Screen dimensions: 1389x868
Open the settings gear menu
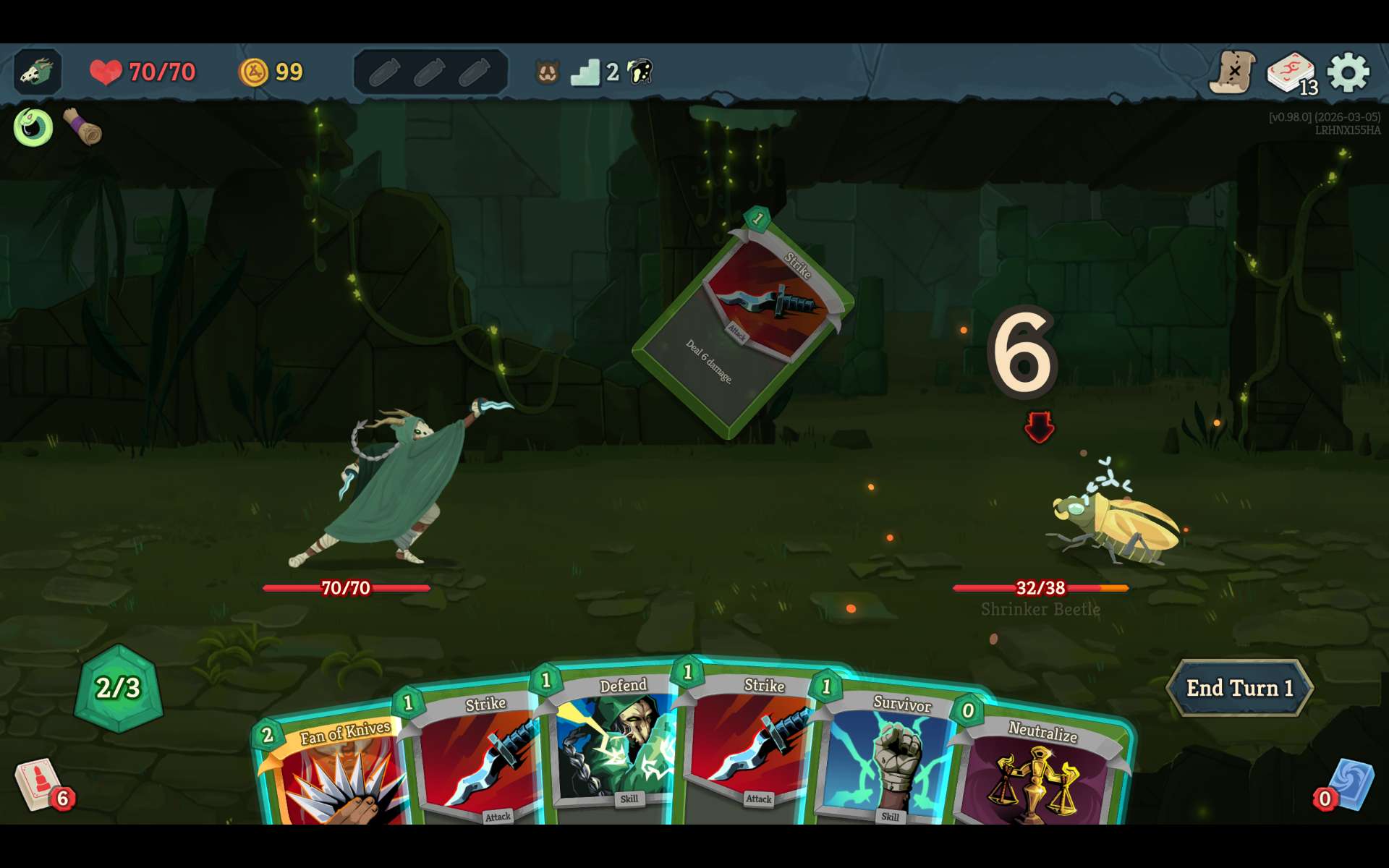(x=1348, y=72)
